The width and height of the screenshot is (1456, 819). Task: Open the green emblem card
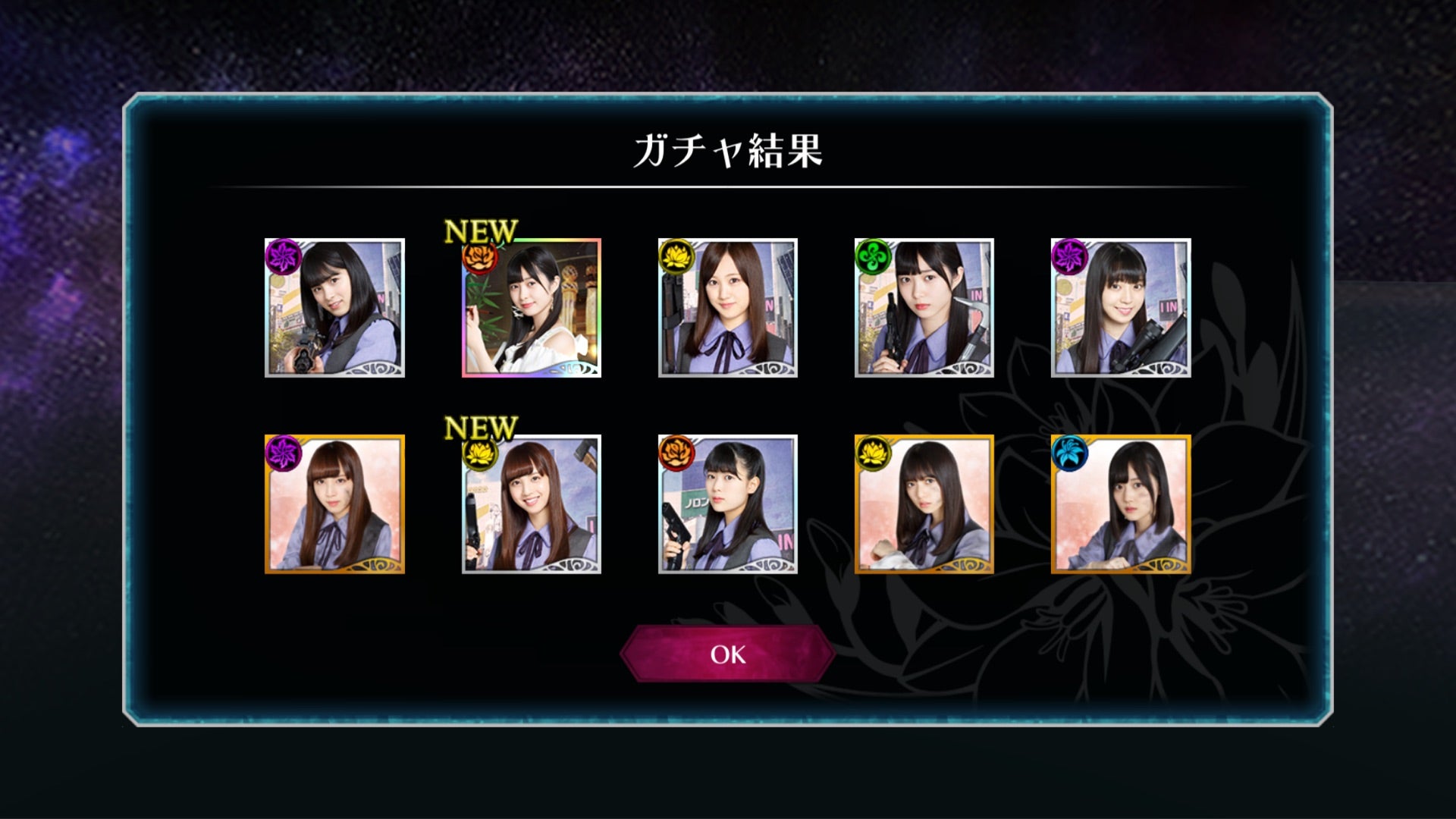(x=924, y=308)
